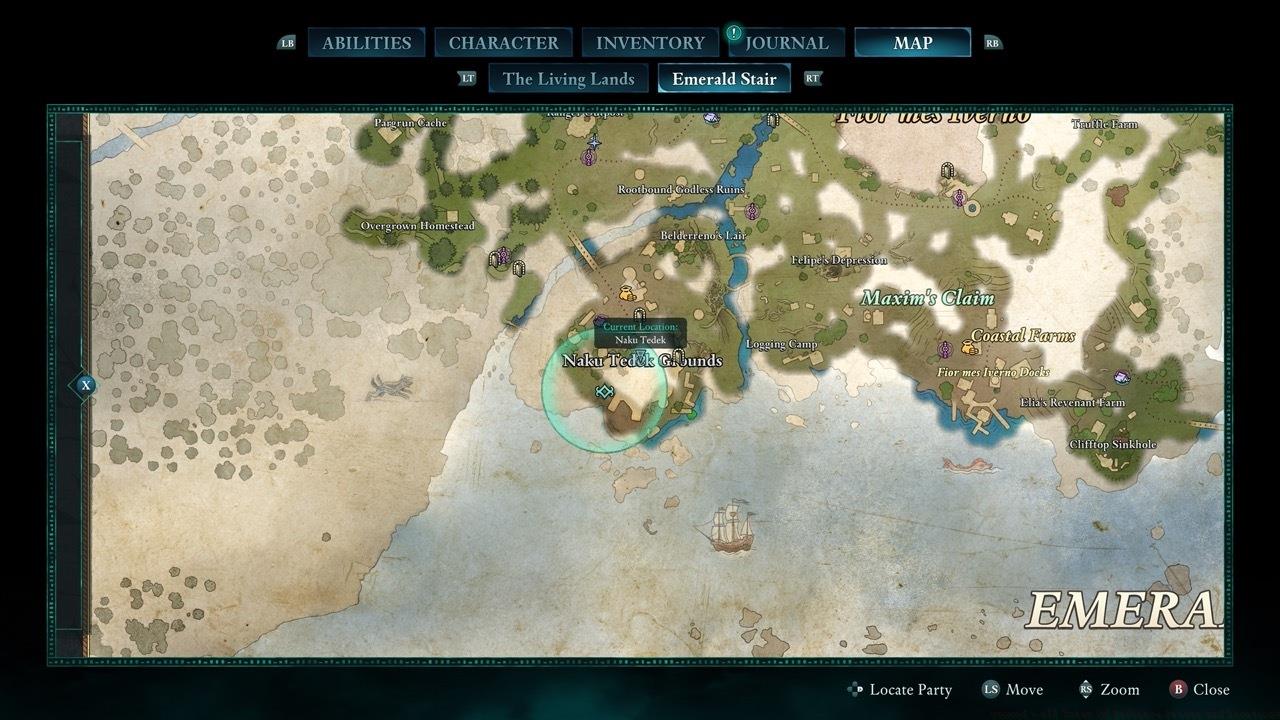Screen dimensions: 1280x720
Task: Select the Map tab
Action: 912,43
